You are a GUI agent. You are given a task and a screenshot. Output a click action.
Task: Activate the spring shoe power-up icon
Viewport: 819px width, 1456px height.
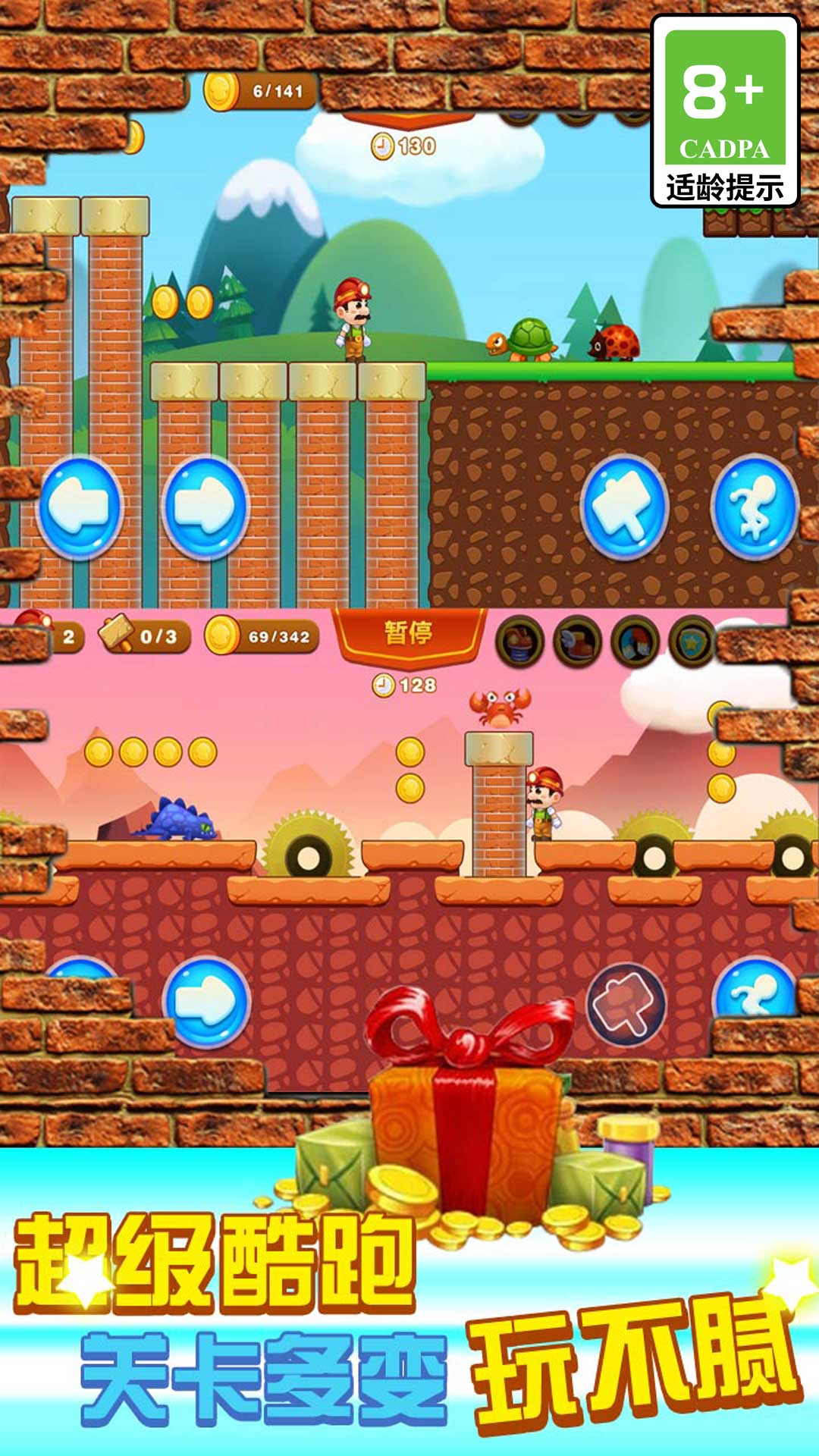520,642
